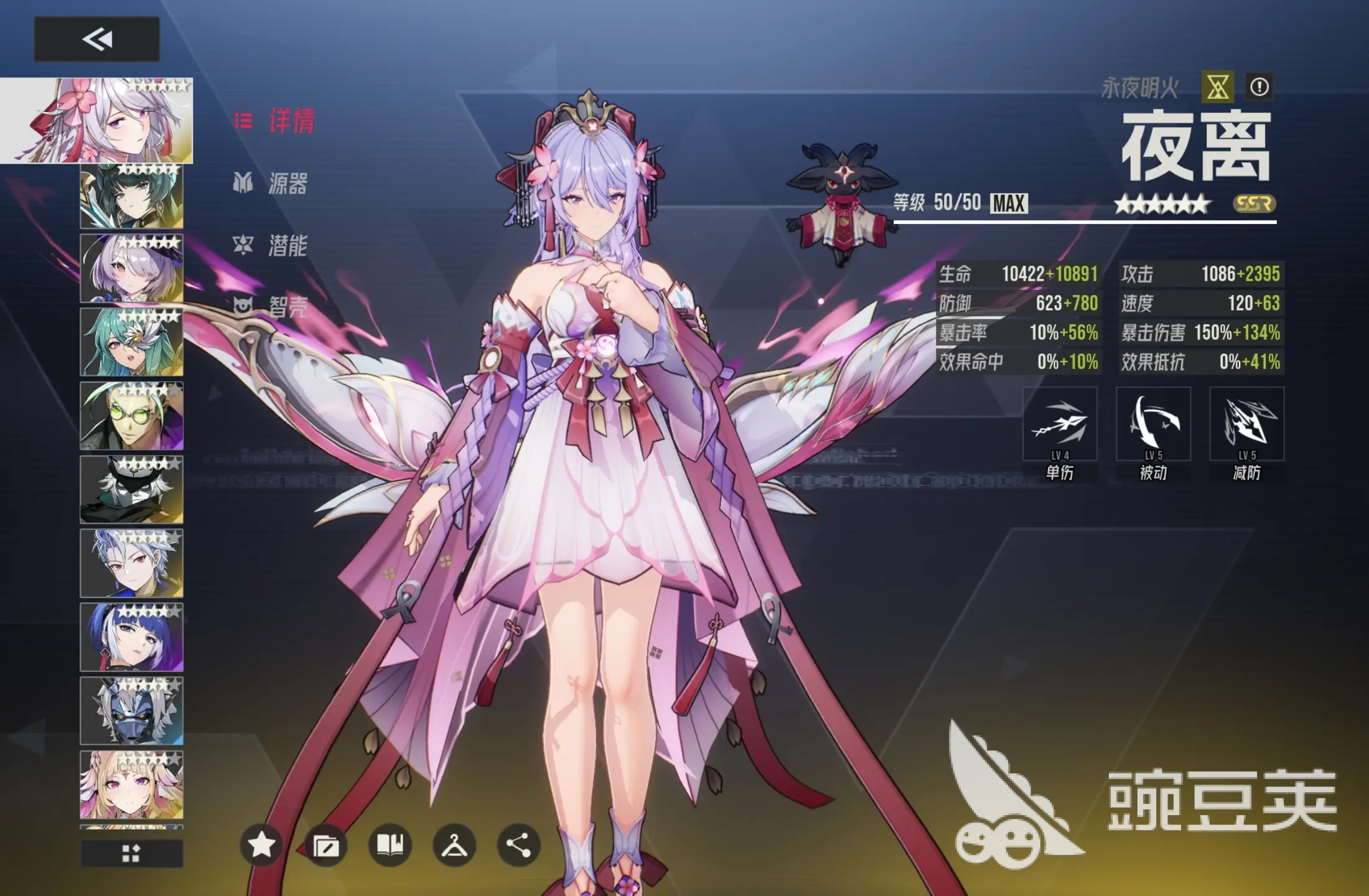This screenshot has height=896, width=1369.
Task: Show character info via the exclamation icon
Action: click(x=1259, y=86)
